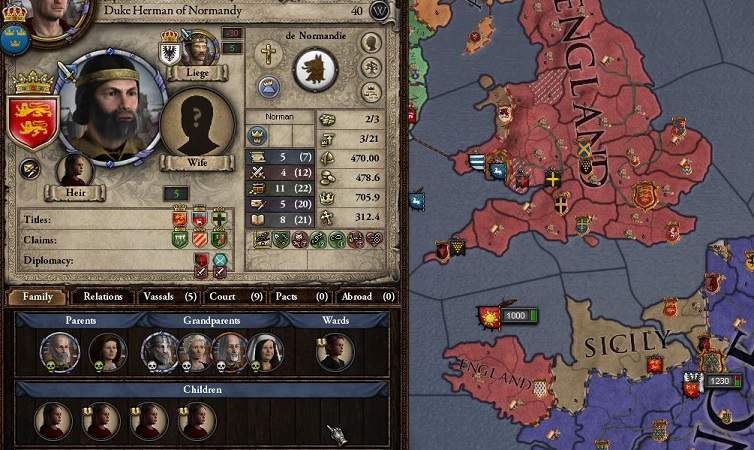Select the mother portrait under Parents
Image resolution: width=754 pixels, height=450 pixels.
[105, 351]
